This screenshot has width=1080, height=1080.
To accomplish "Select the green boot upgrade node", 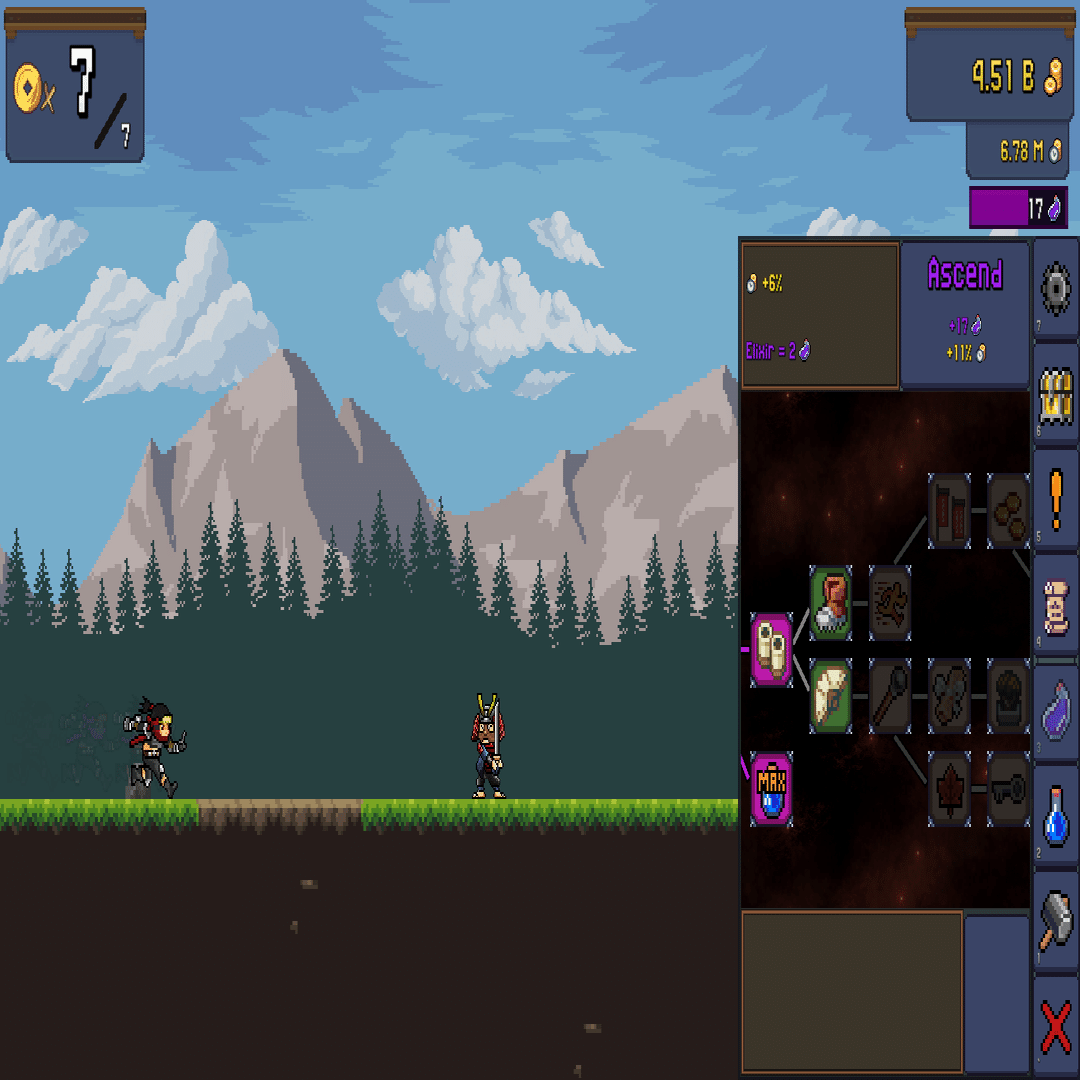I will coord(831,603).
